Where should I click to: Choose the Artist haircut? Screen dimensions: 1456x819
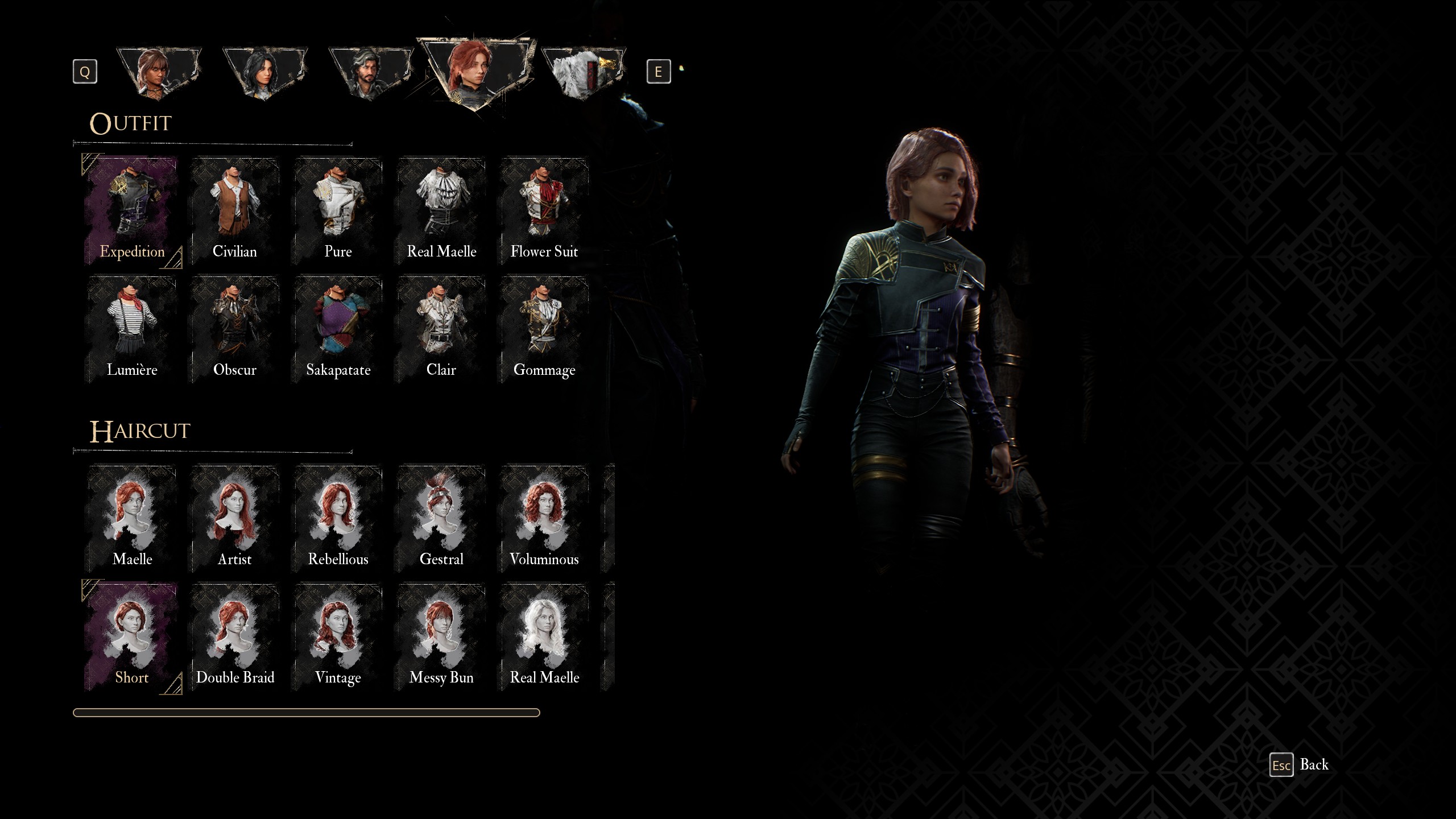pyautogui.click(x=234, y=518)
